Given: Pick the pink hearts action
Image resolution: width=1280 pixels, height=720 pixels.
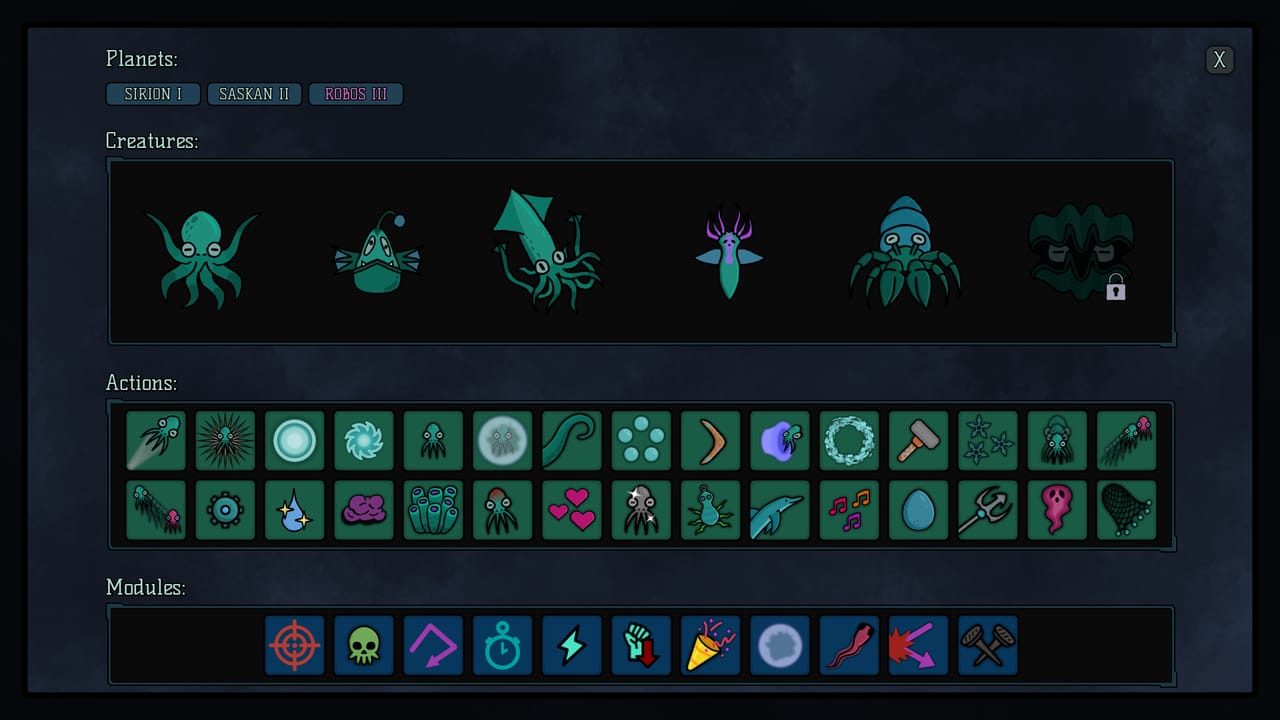Looking at the screenshot, I should coord(571,509).
